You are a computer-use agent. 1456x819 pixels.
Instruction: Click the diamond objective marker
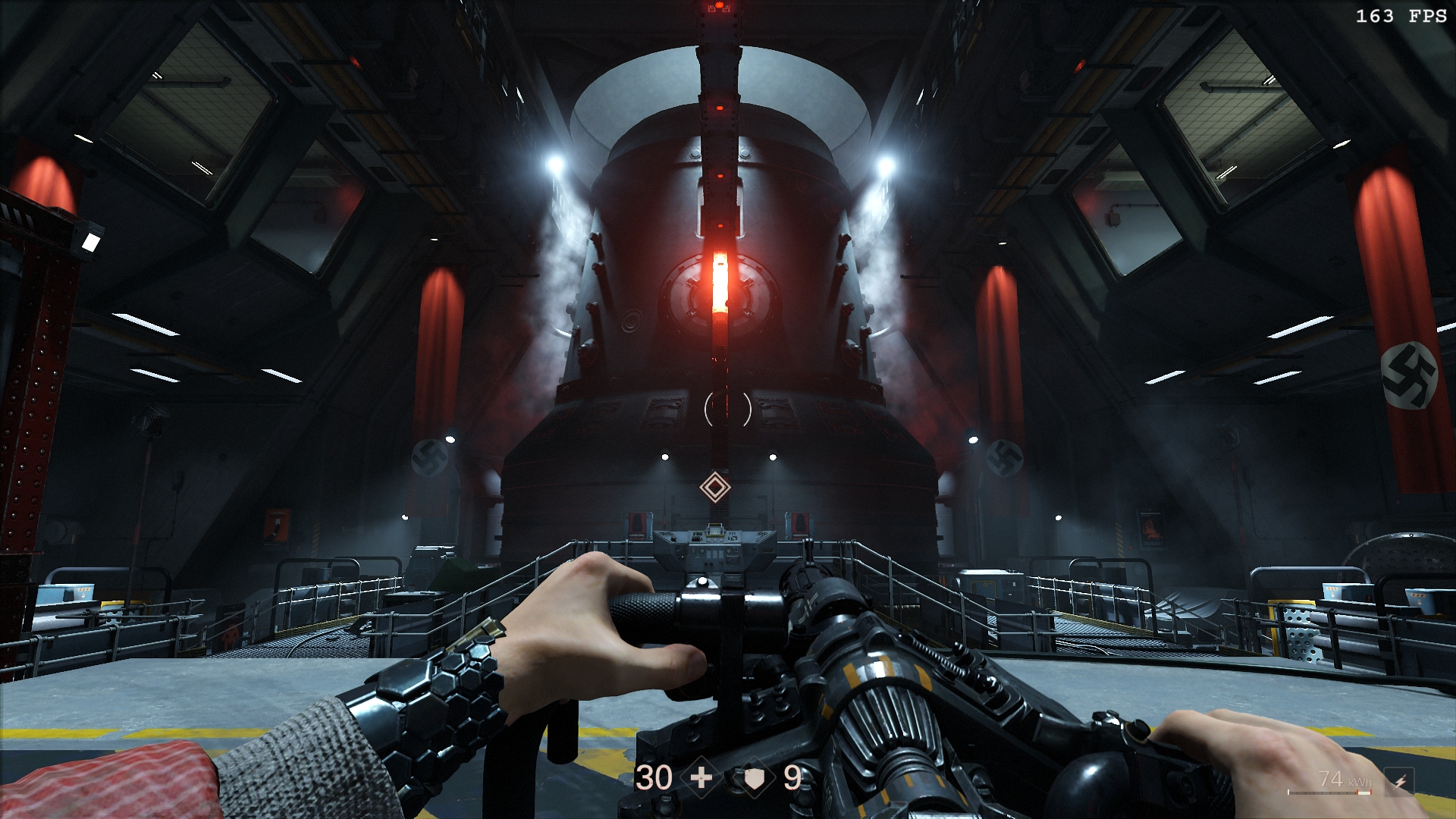coord(714,487)
